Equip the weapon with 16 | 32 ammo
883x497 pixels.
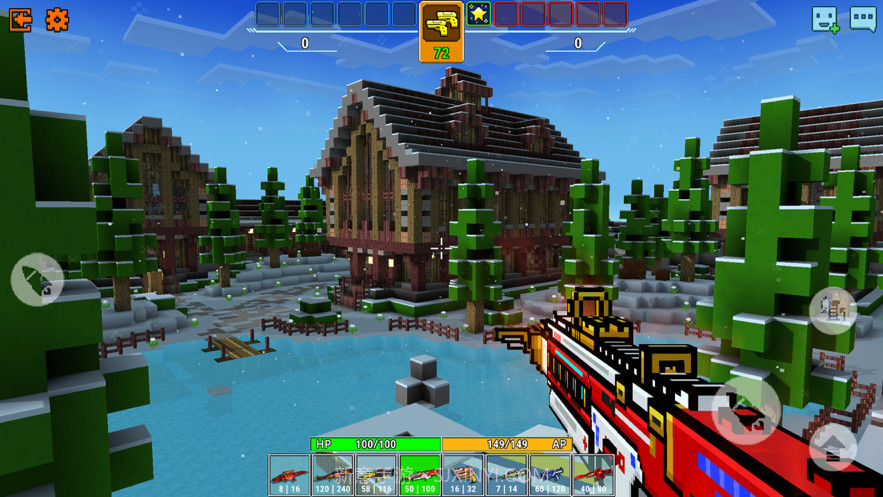463,475
